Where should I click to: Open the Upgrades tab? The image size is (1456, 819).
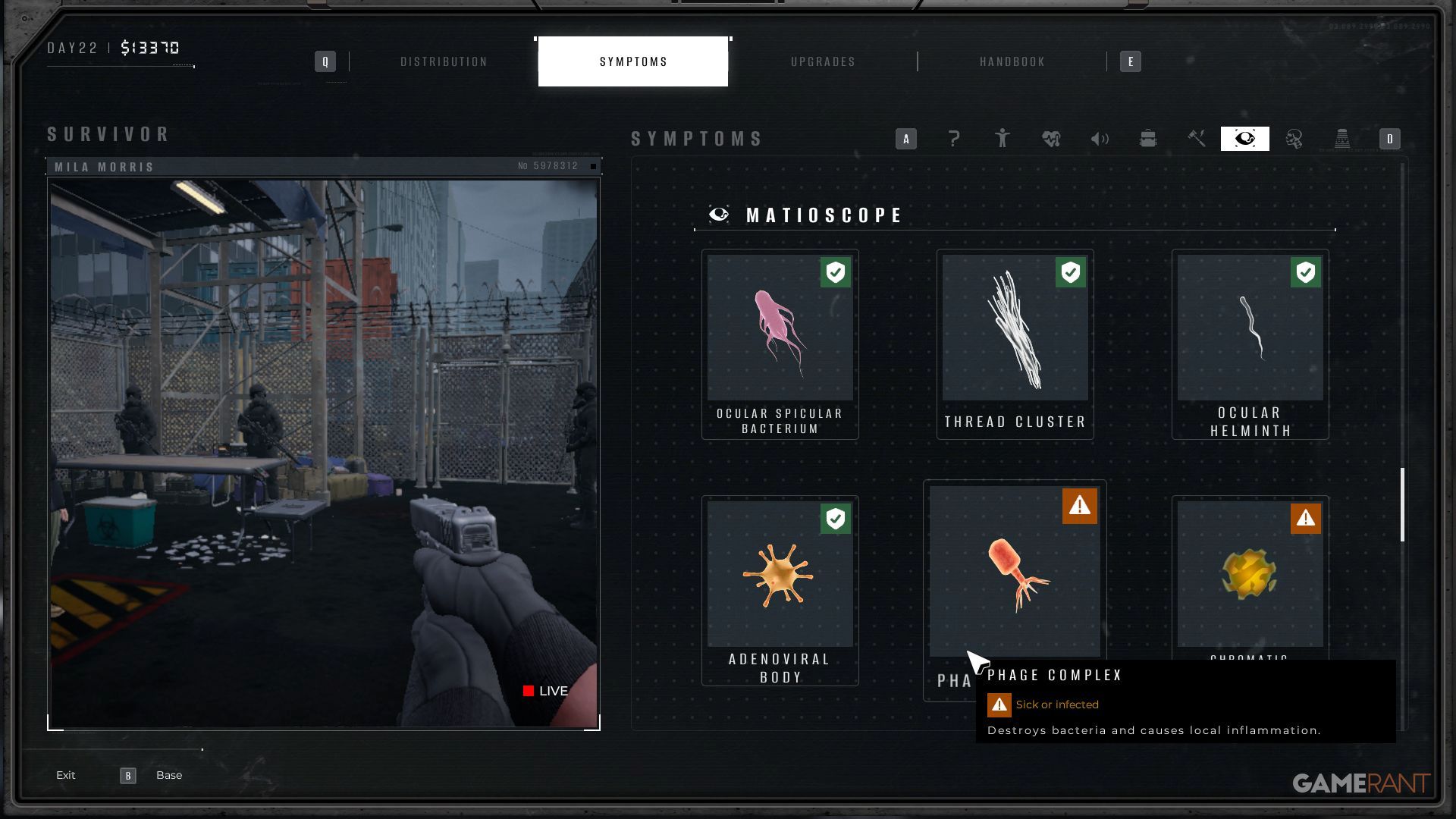pos(823,61)
